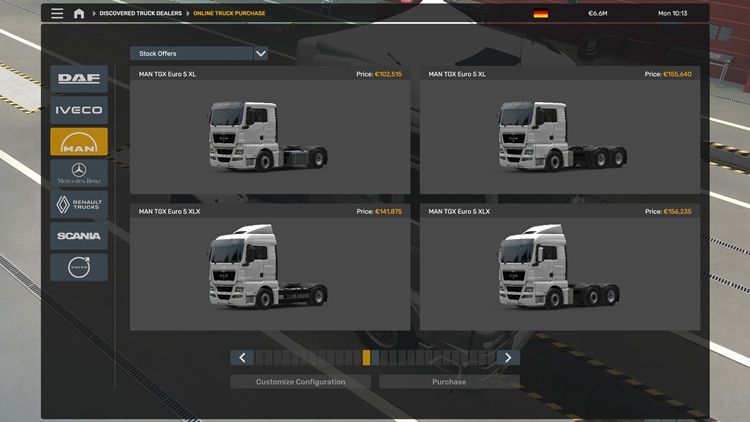750x422 pixels.
Task: Choose the Scania brand tab
Action: [x=79, y=236]
